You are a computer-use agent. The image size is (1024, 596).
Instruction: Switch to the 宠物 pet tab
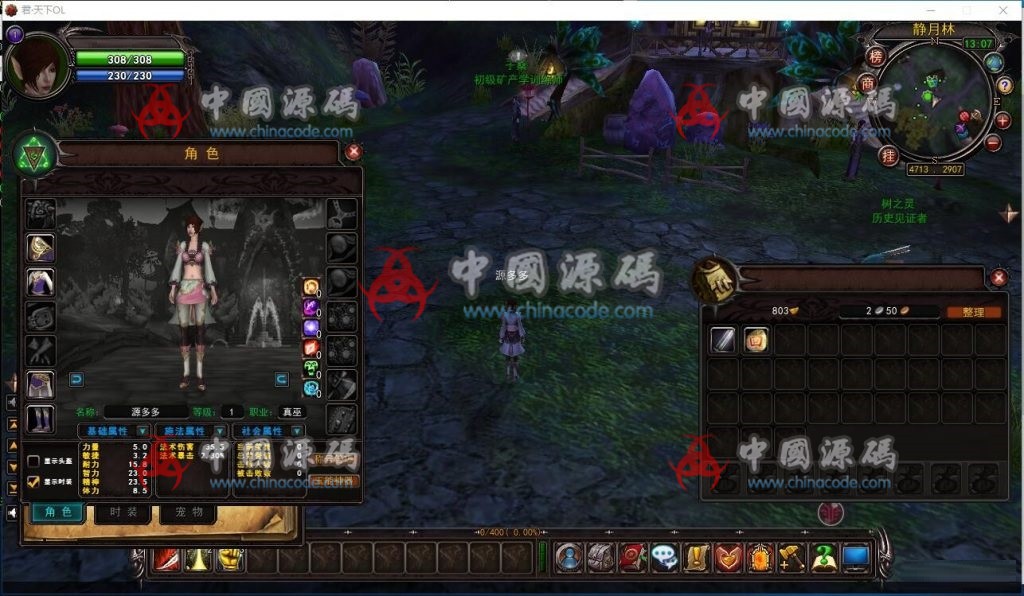188,513
